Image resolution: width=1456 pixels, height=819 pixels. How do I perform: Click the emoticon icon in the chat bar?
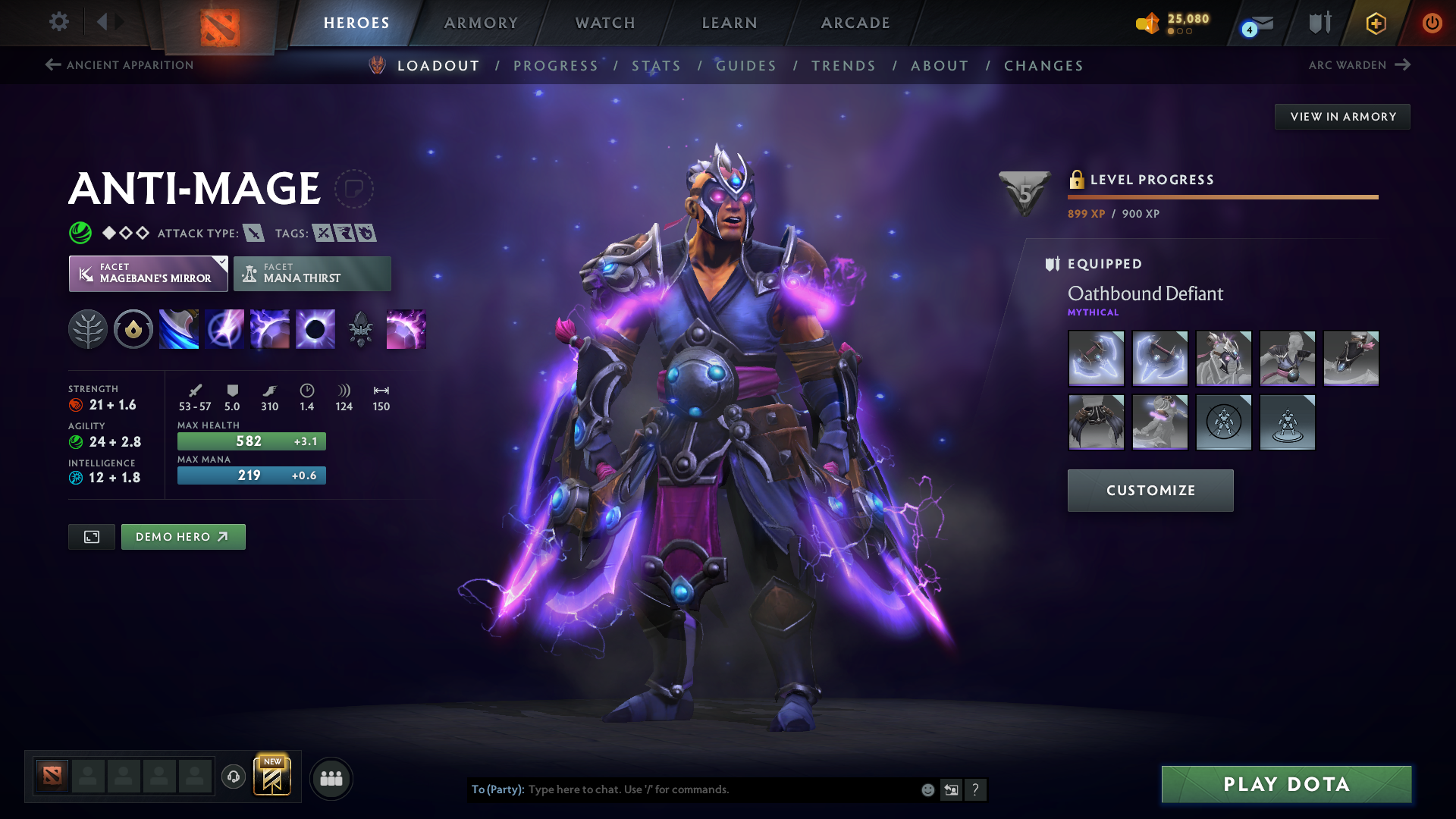[927, 789]
